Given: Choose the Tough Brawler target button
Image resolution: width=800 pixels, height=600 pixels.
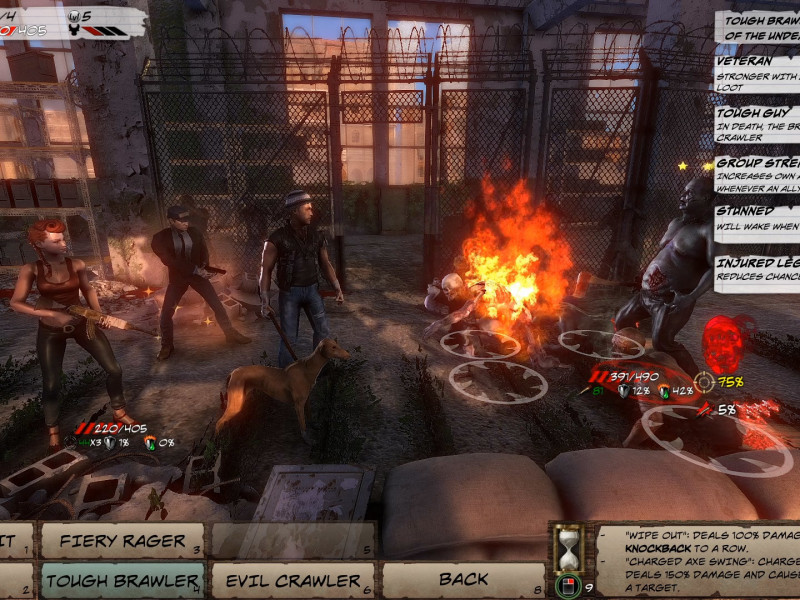Looking at the screenshot, I should pos(121,580).
